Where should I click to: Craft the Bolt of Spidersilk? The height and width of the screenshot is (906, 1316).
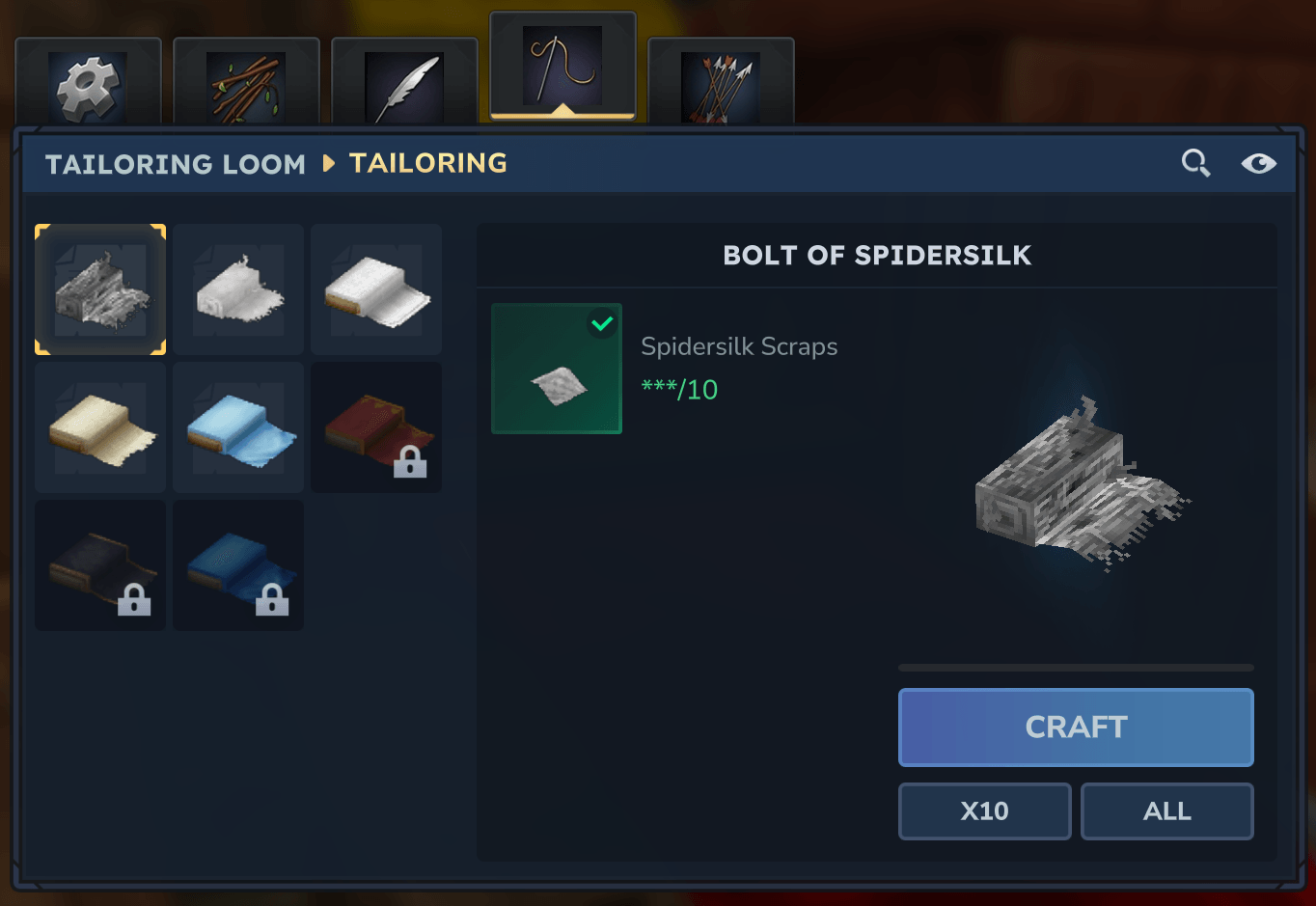point(1076,728)
